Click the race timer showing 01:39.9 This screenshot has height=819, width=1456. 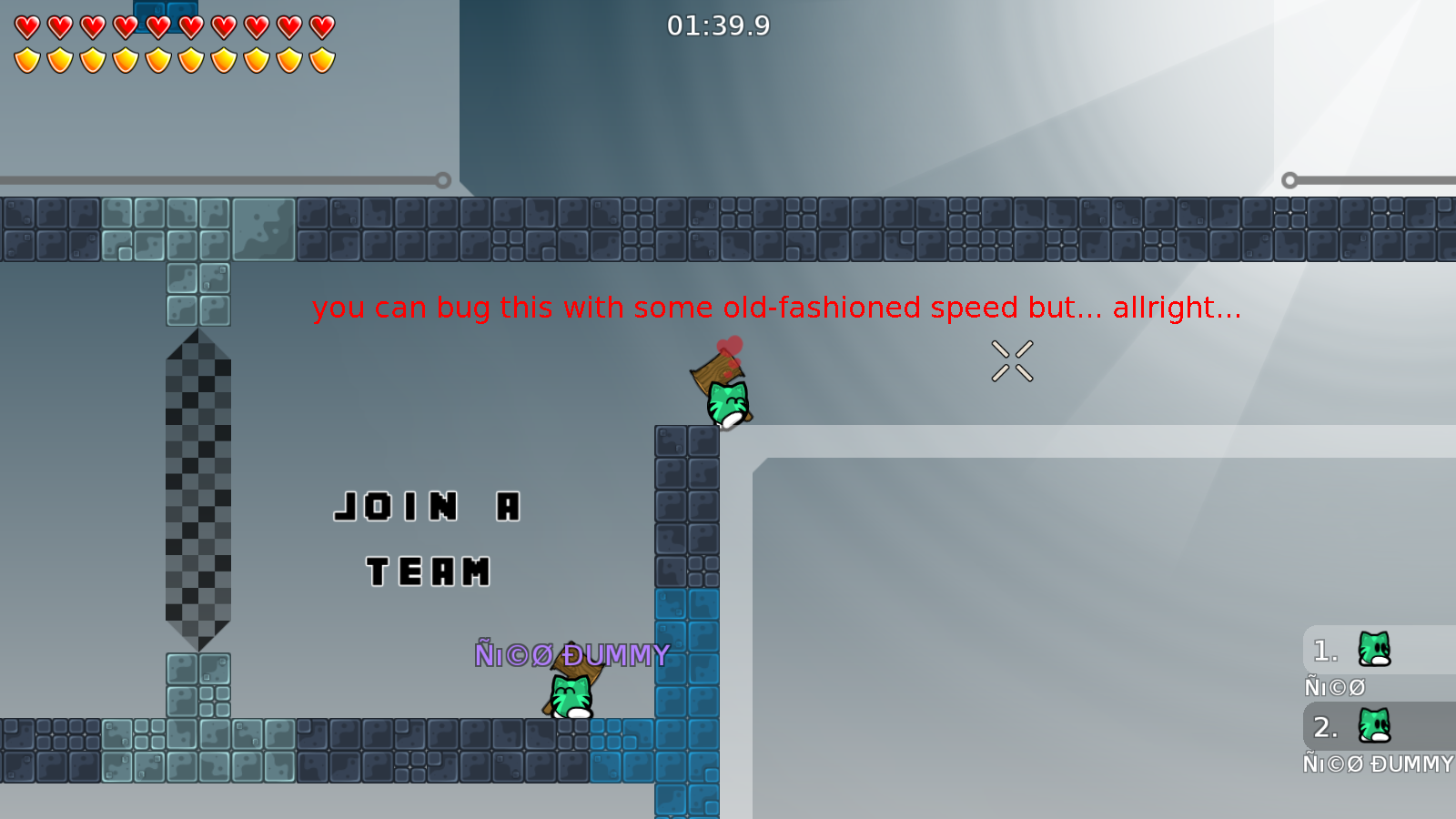point(718,26)
